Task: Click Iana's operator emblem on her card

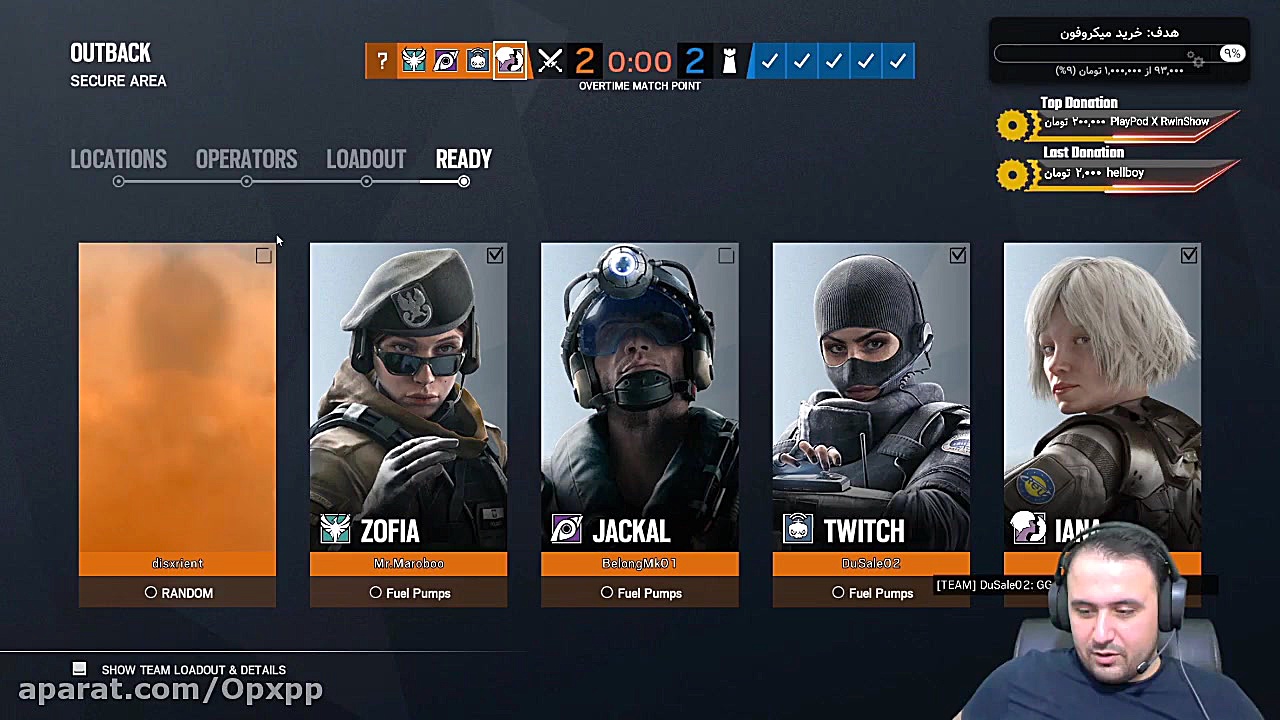Action: point(1029,530)
